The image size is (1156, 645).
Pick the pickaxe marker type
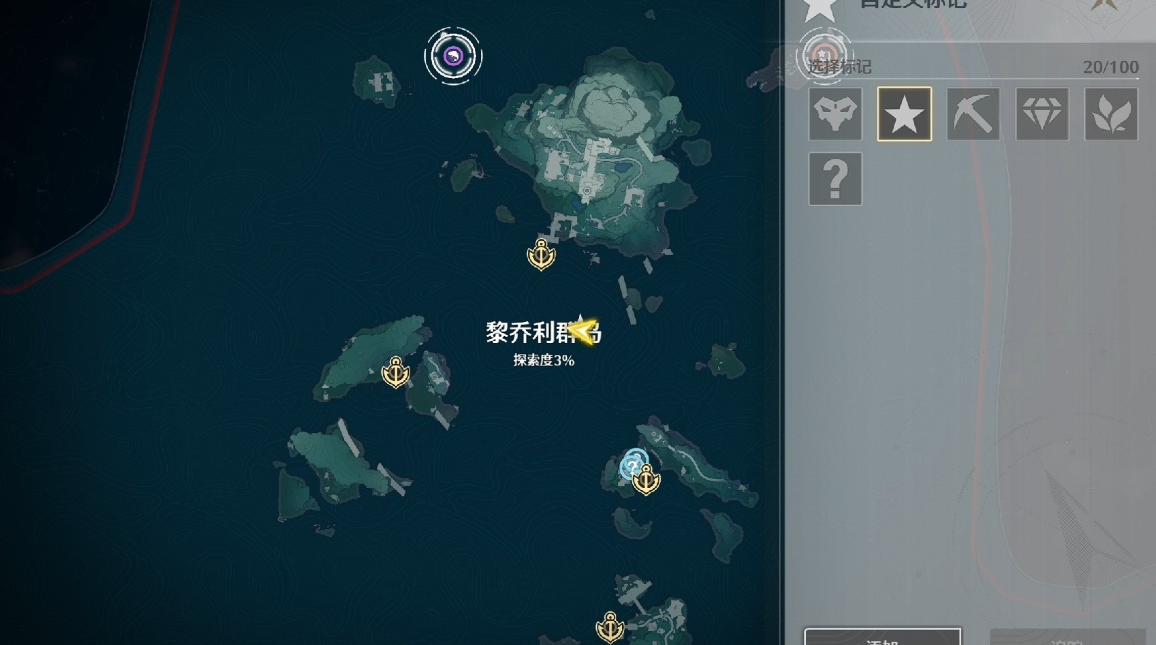[973, 114]
